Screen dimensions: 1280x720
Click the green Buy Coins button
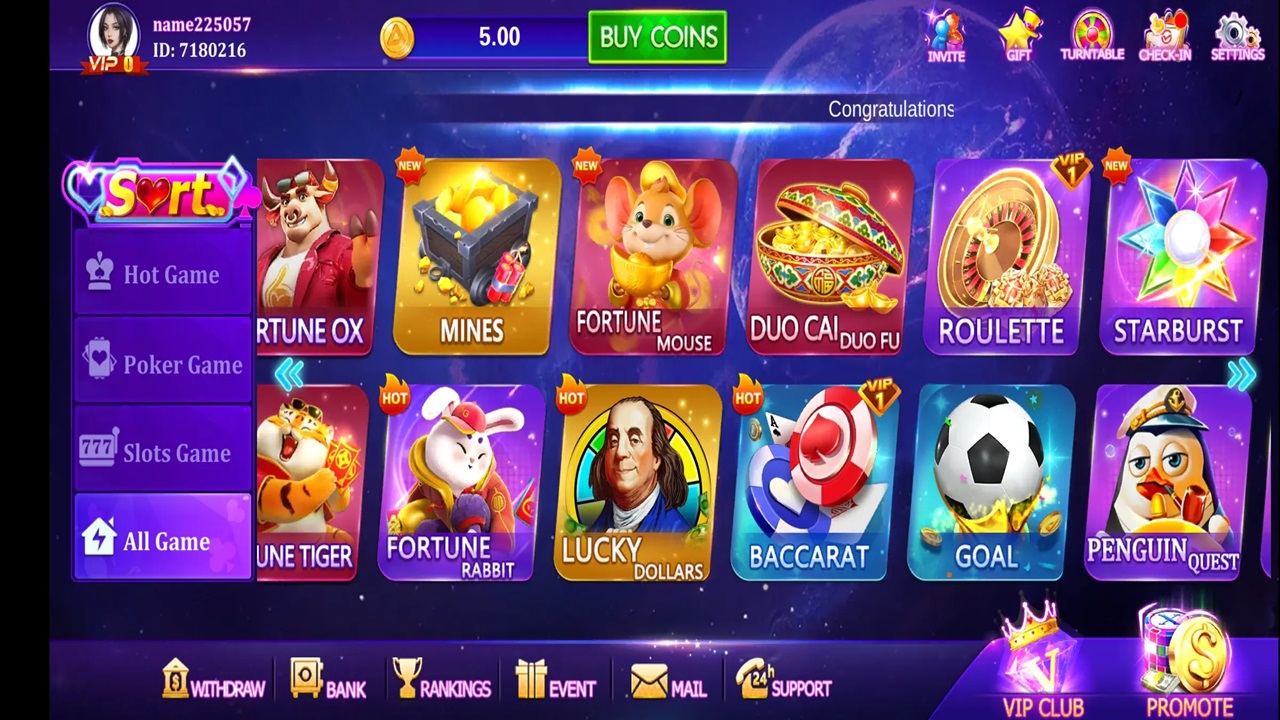point(657,37)
